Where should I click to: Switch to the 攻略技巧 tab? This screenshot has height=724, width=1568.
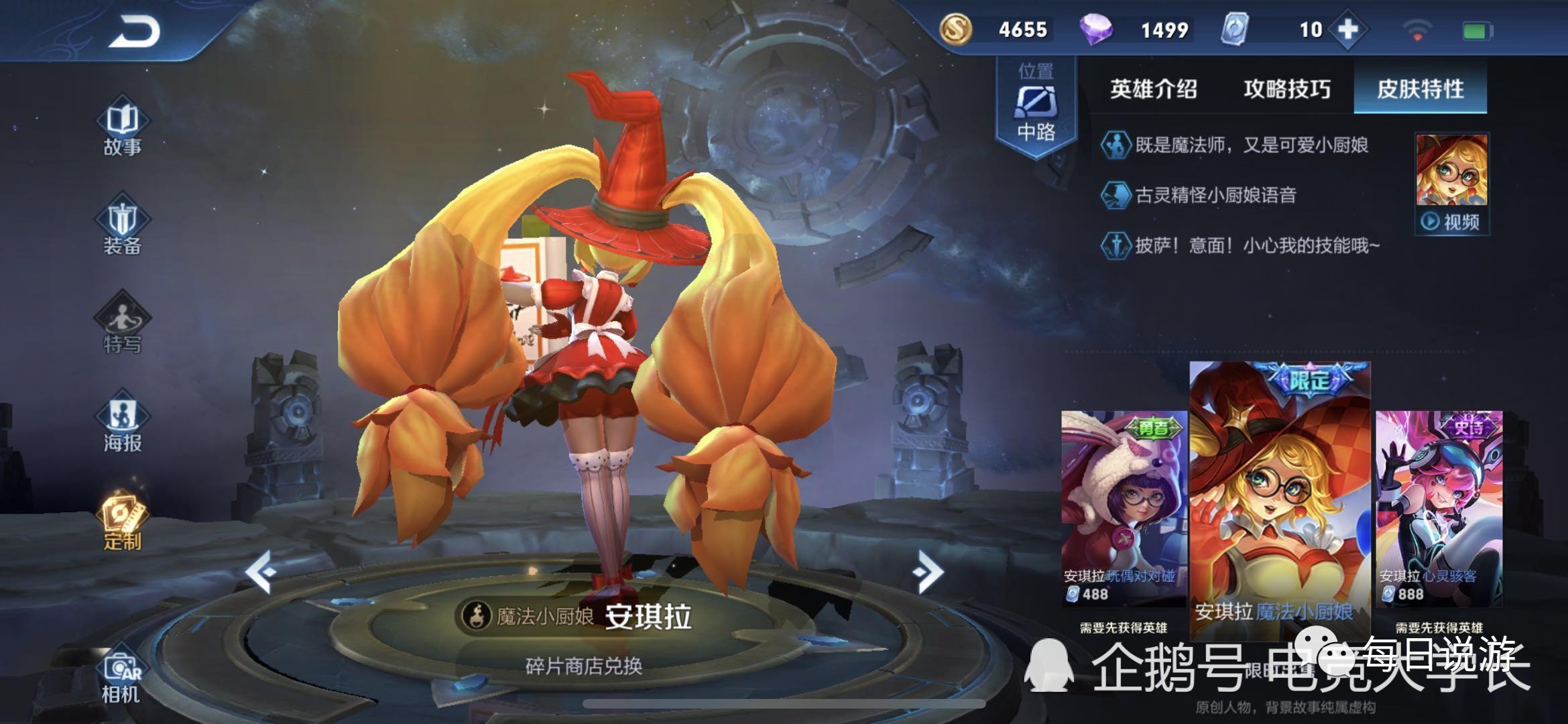[1287, 89]
